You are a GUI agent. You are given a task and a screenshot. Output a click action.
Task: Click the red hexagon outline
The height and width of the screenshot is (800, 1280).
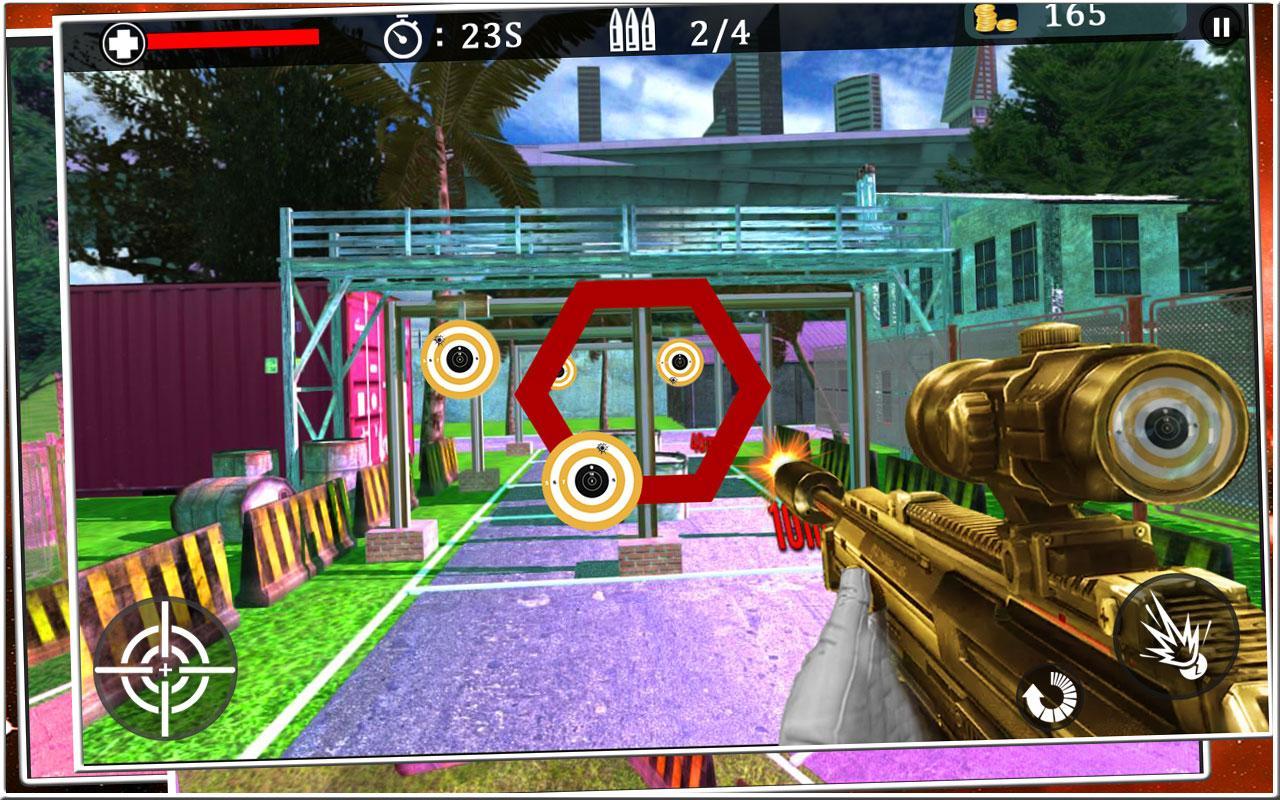645,297
